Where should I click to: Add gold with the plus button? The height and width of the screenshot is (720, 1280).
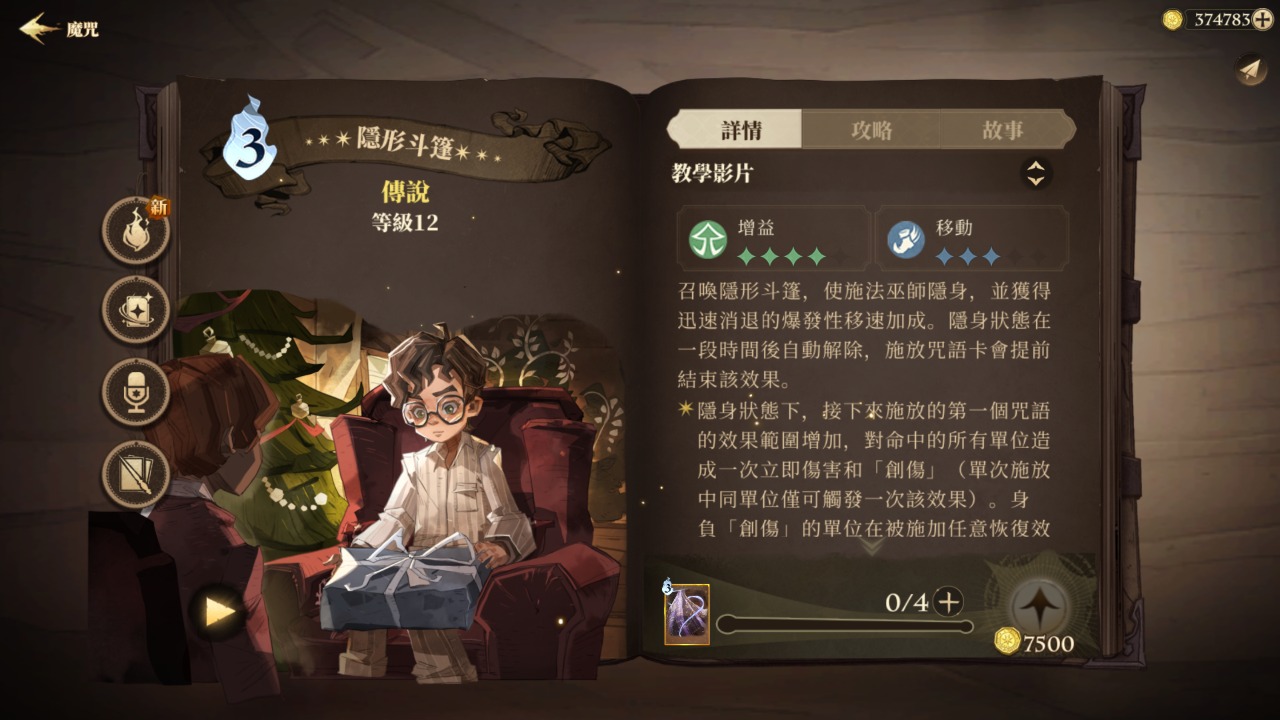[1263, 19]
